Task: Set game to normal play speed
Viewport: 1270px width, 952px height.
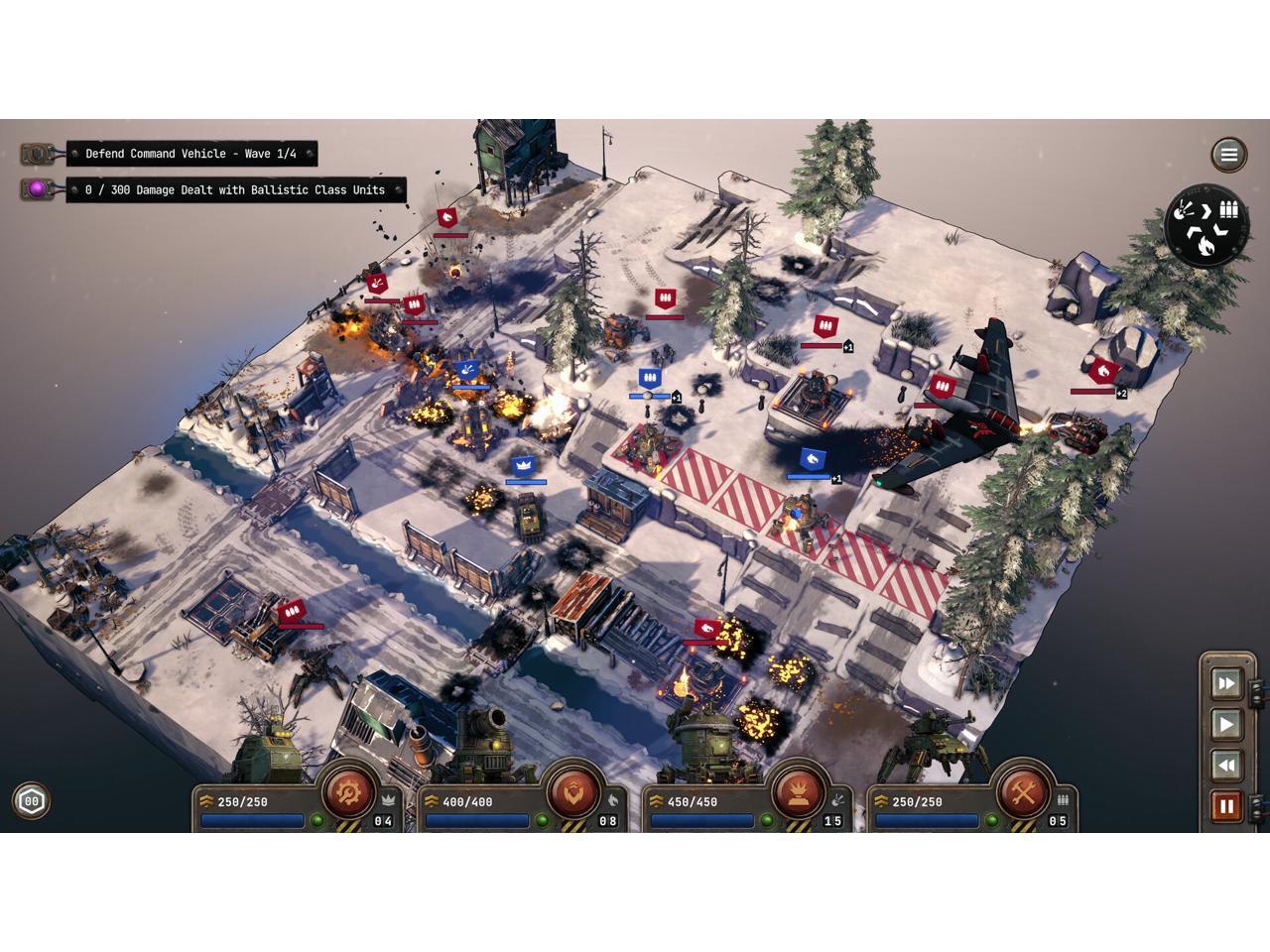Action: (x=1226, y=724)
